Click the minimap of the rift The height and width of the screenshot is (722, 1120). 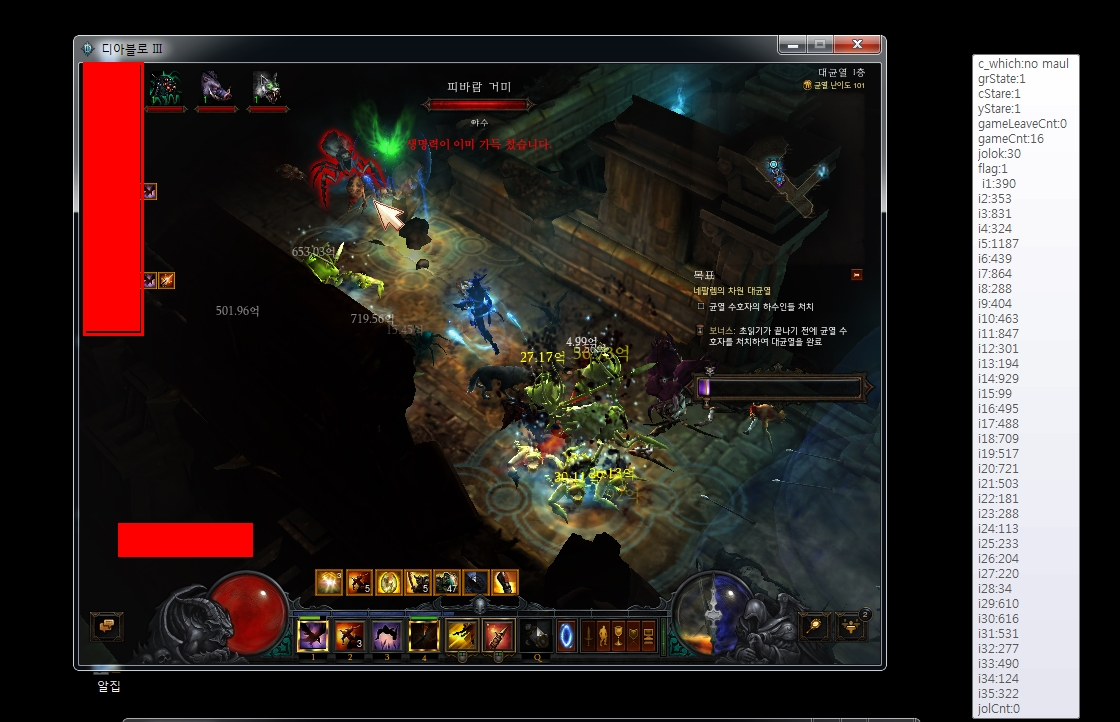(x=790, y=180)
